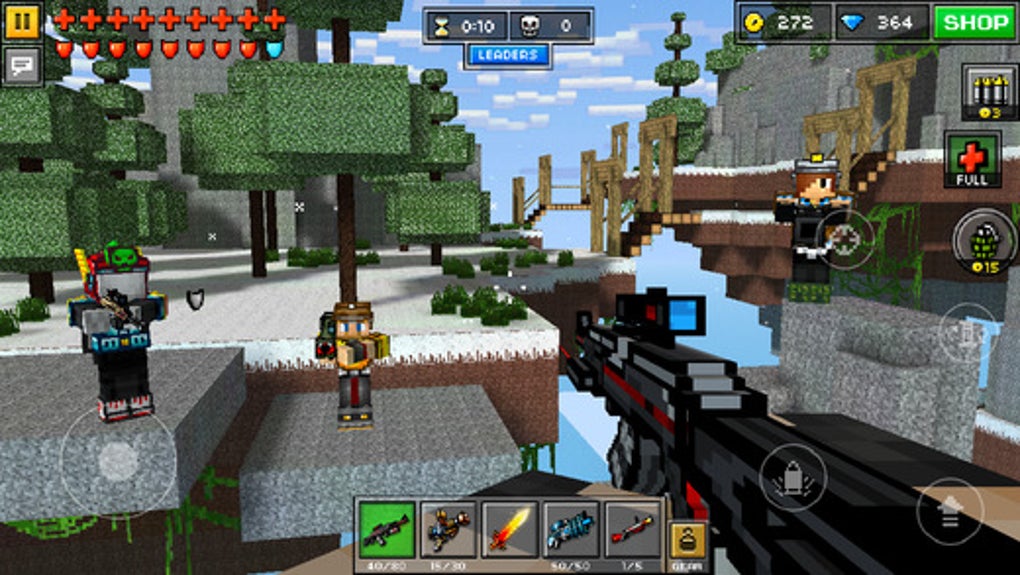Equip the flaming sword slot
The image size is (1020, 575).
point(510,530)
